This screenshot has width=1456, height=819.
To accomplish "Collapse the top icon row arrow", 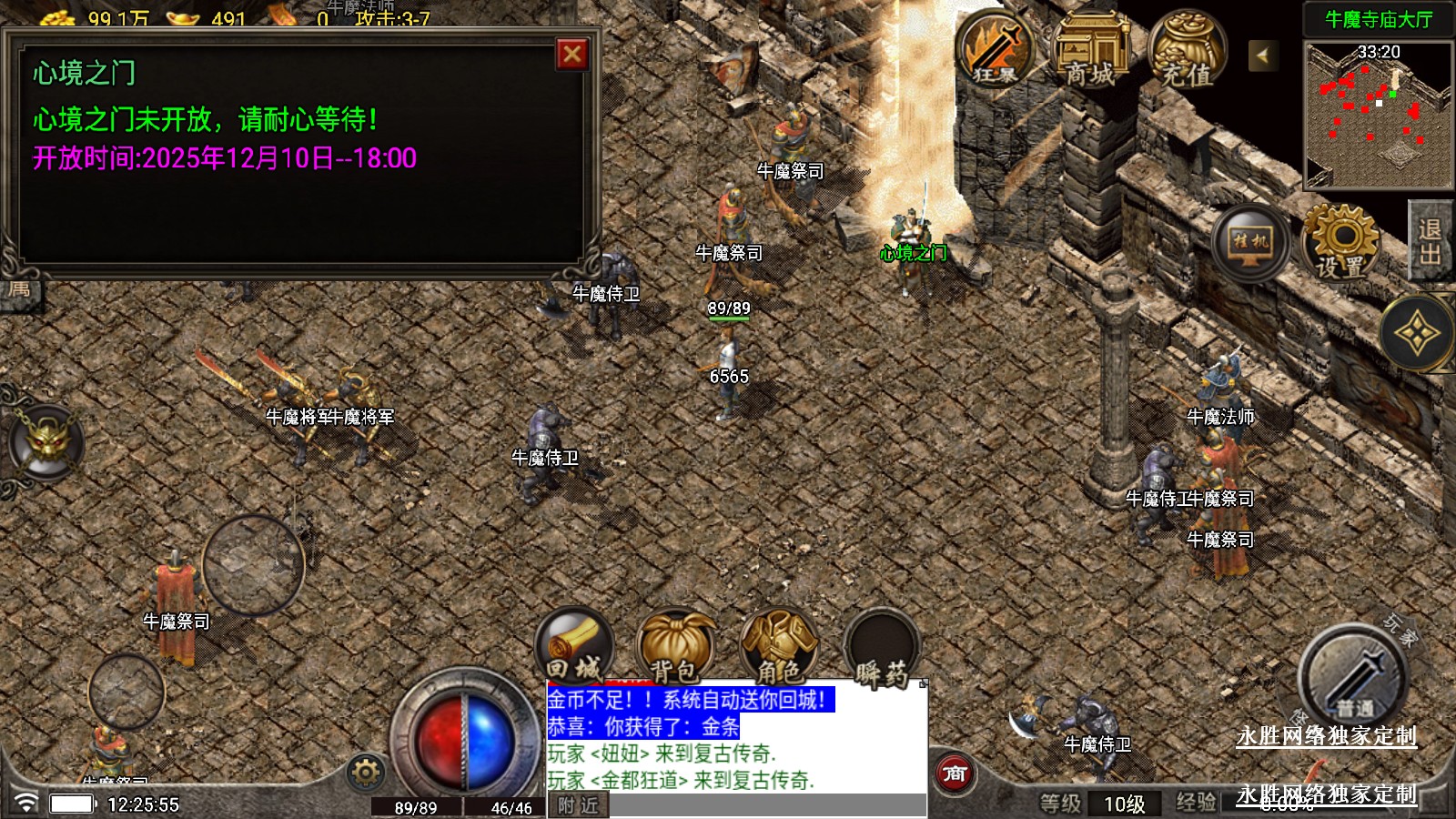I will click(x=1262, y=56).
